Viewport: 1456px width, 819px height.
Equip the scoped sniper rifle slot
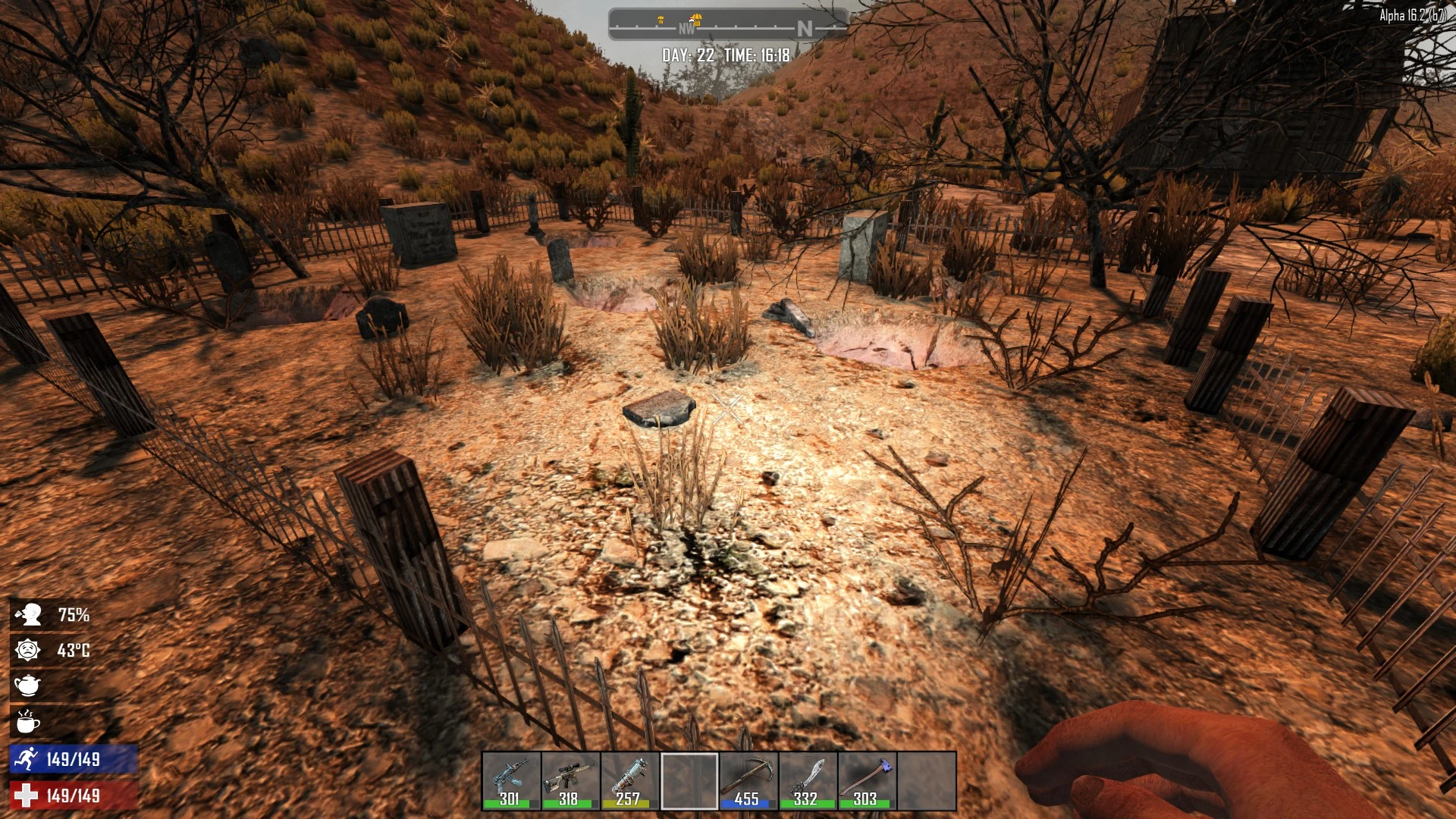click(570, 780)
